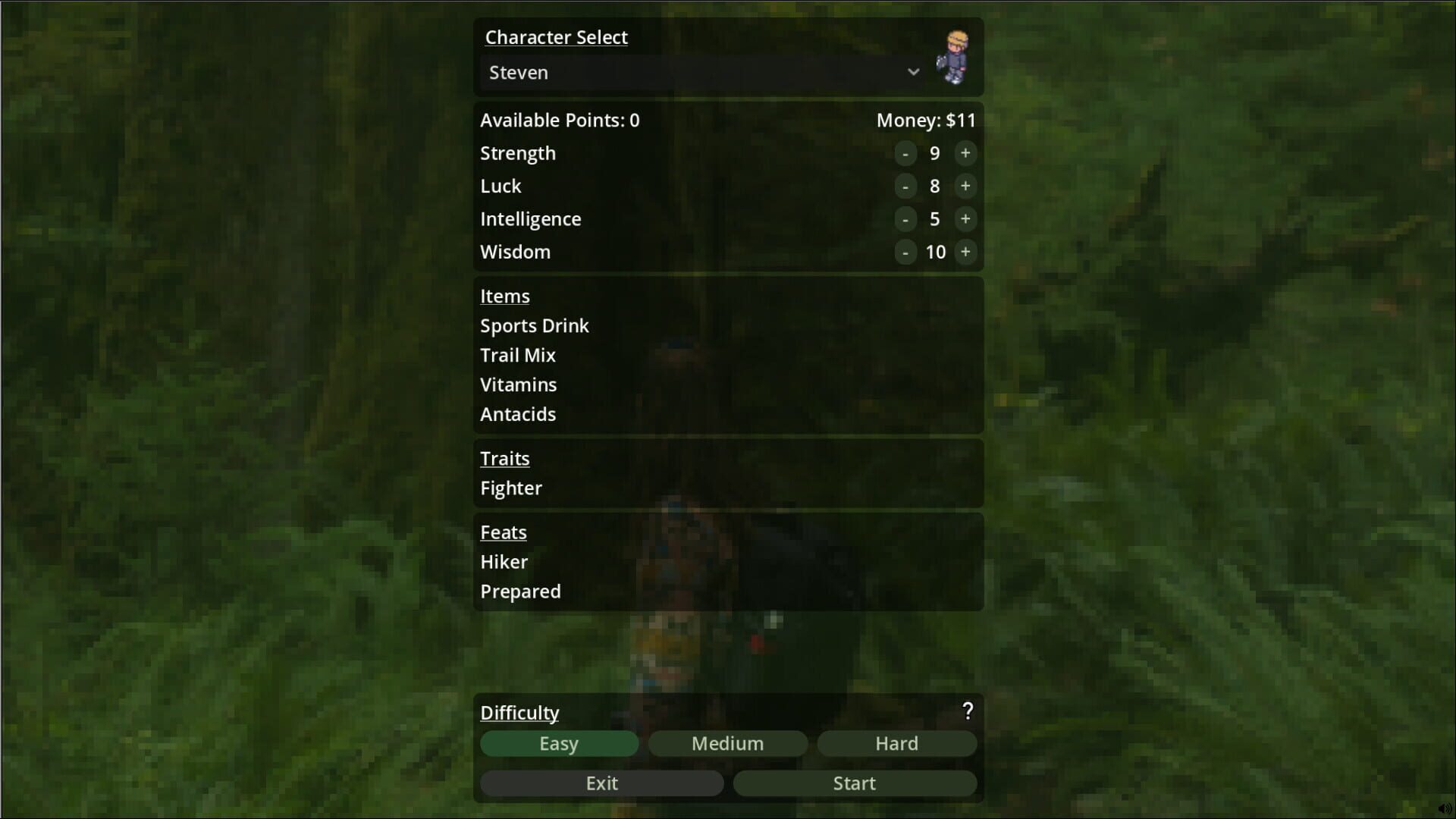Screen dimensions: 1456x819
Task: Click the Character Select dropdown chevron
Action: click(913, 72)
